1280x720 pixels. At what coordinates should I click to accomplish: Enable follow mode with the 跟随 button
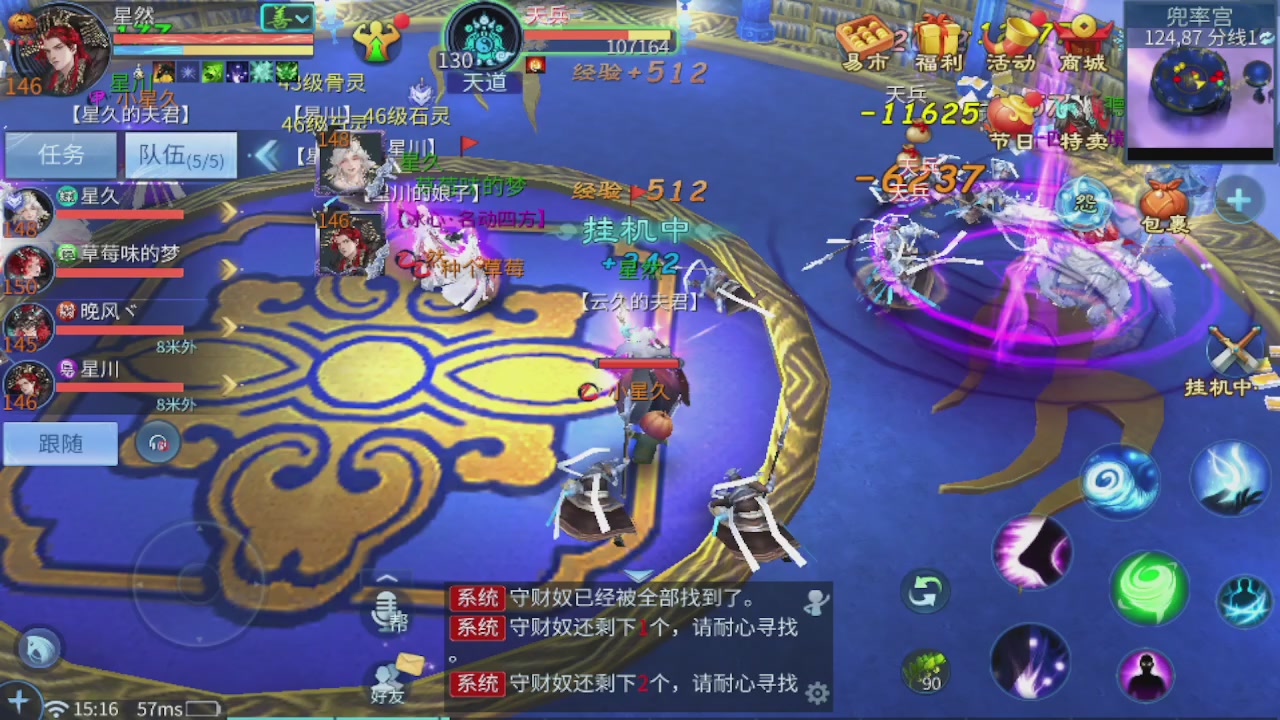tap(59, 443)
